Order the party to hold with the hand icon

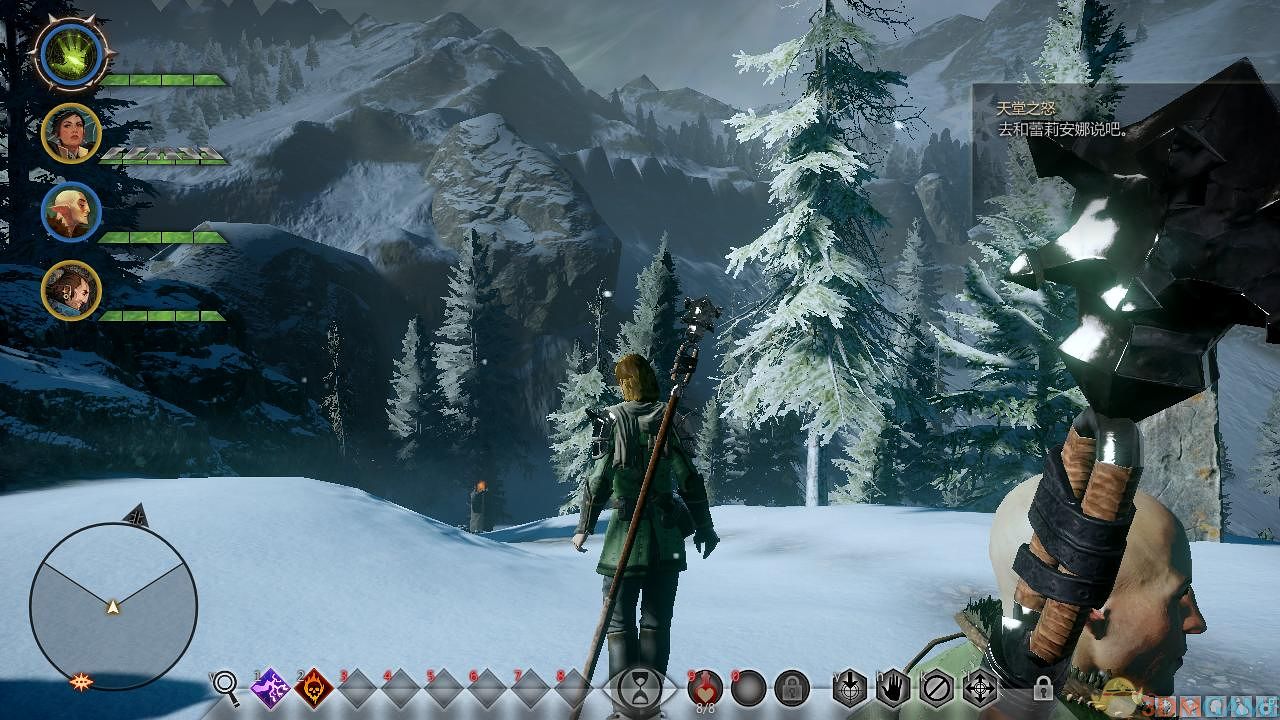pyautogui.click(x=892, y=688)
